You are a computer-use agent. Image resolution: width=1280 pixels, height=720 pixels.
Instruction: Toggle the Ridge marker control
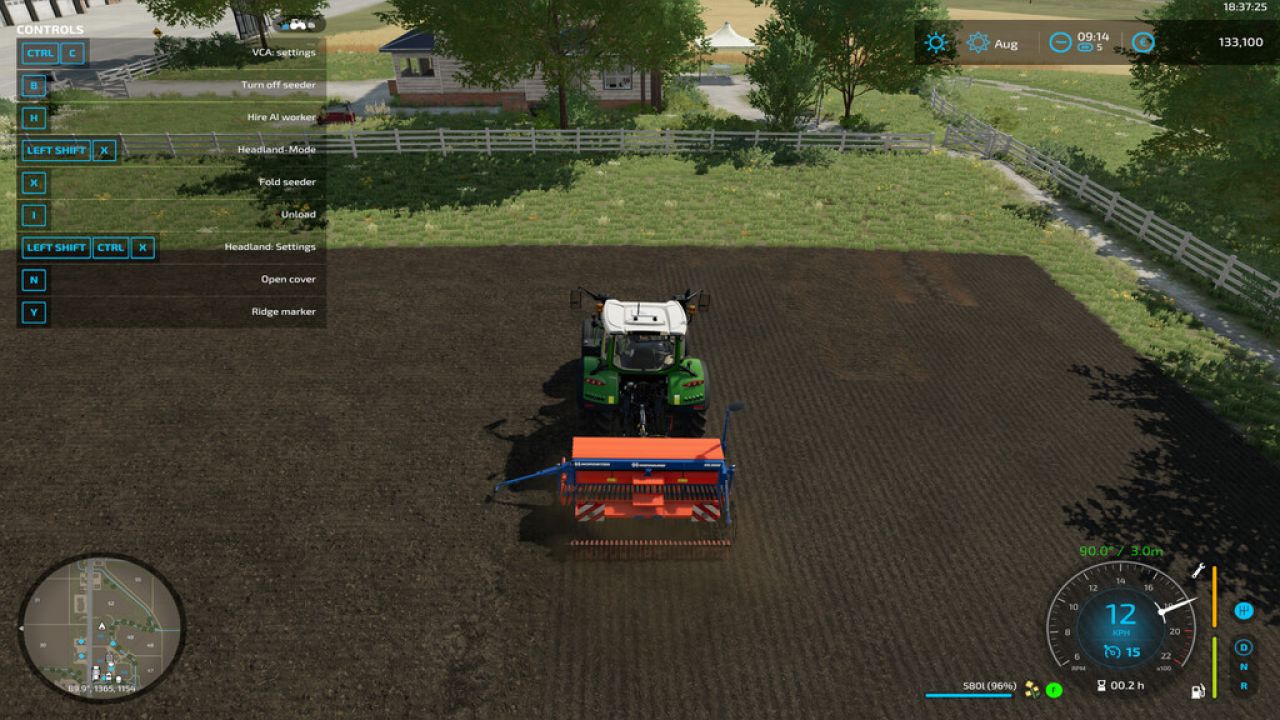point(283,311)
